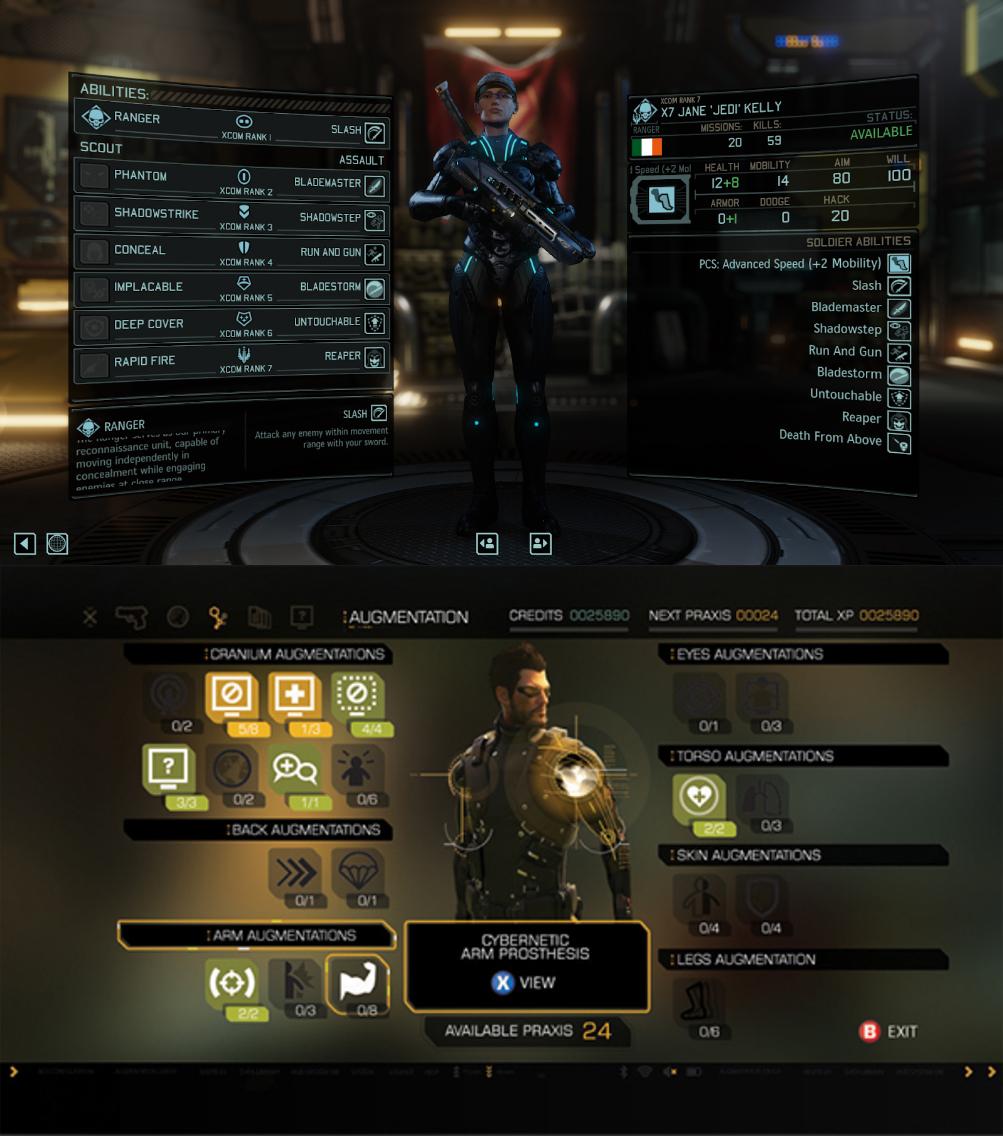This screenshot has height=1136, width=1003.
Task: Select the Untouchable ability
Action: point(373,323)
